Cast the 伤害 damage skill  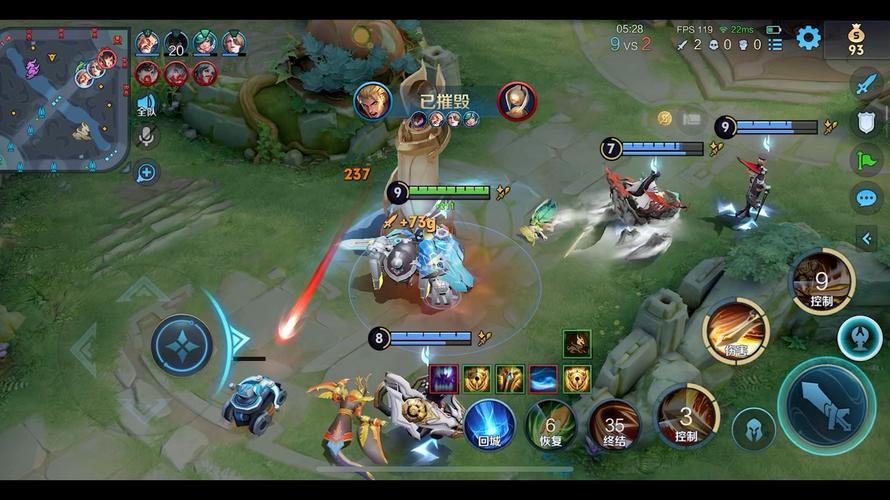[x=736, y=330]
